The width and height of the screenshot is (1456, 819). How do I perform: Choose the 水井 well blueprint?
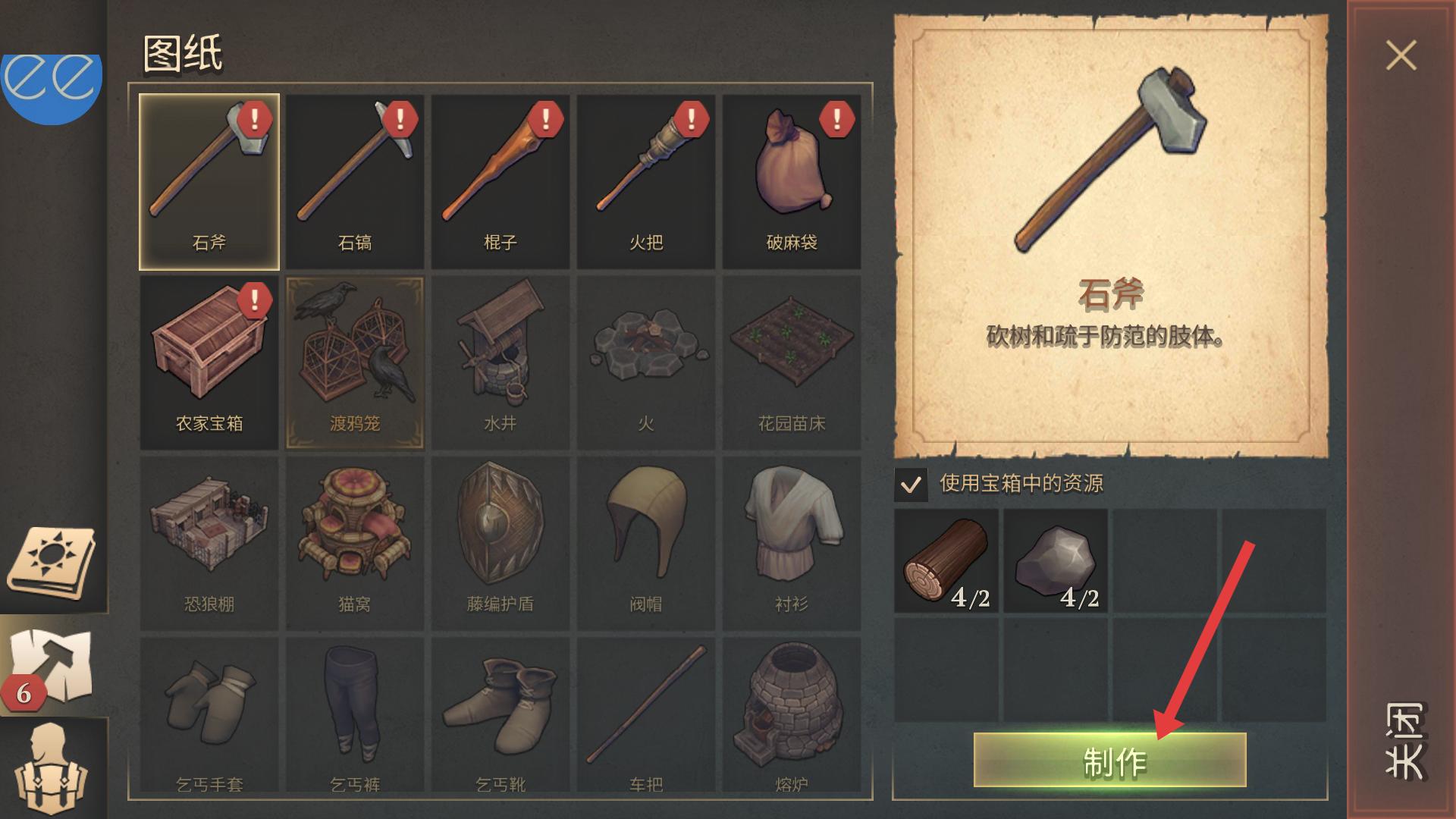(x=500, y=362)
